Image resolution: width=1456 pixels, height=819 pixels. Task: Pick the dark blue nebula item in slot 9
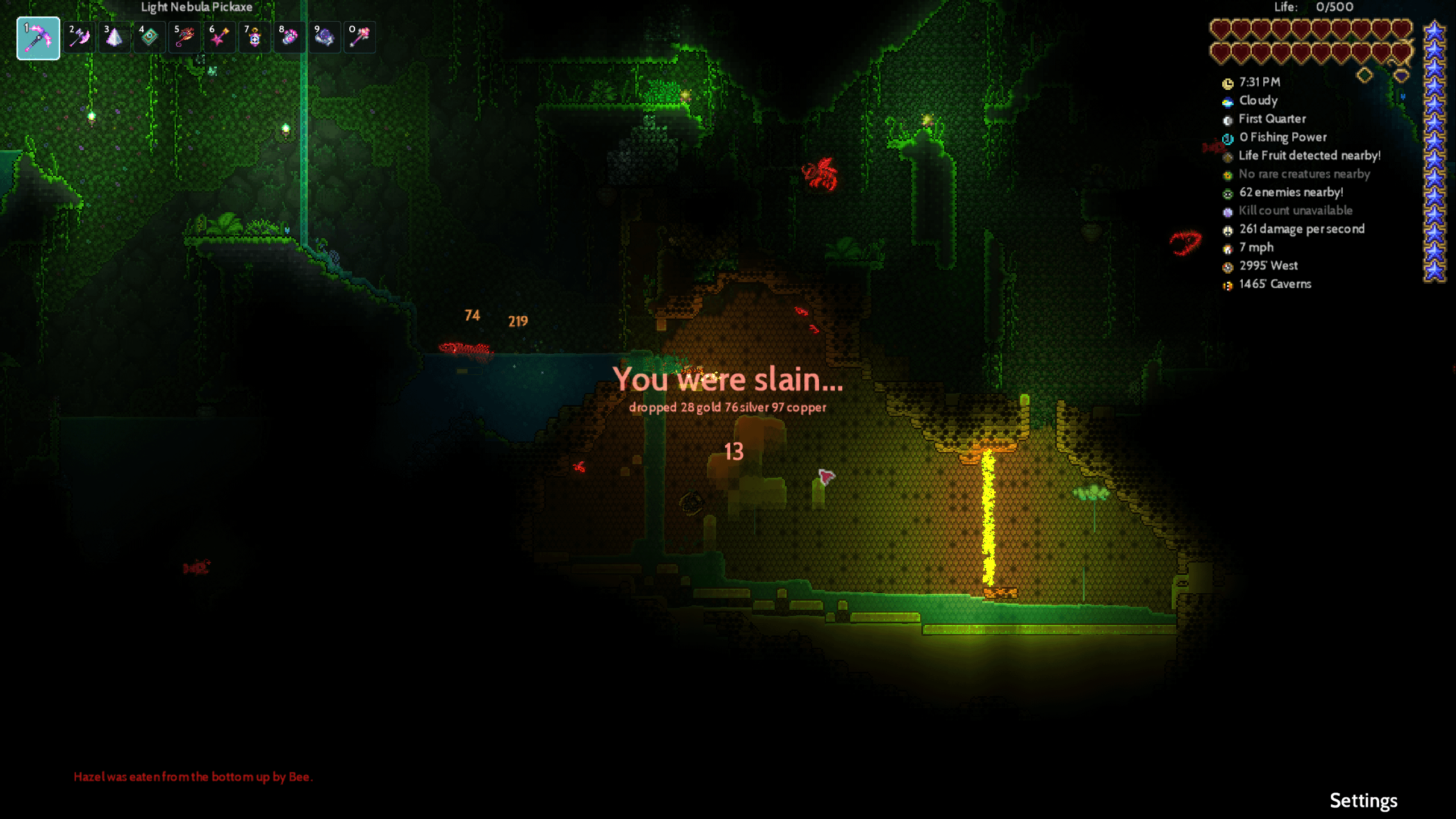(x=325, y=38)
